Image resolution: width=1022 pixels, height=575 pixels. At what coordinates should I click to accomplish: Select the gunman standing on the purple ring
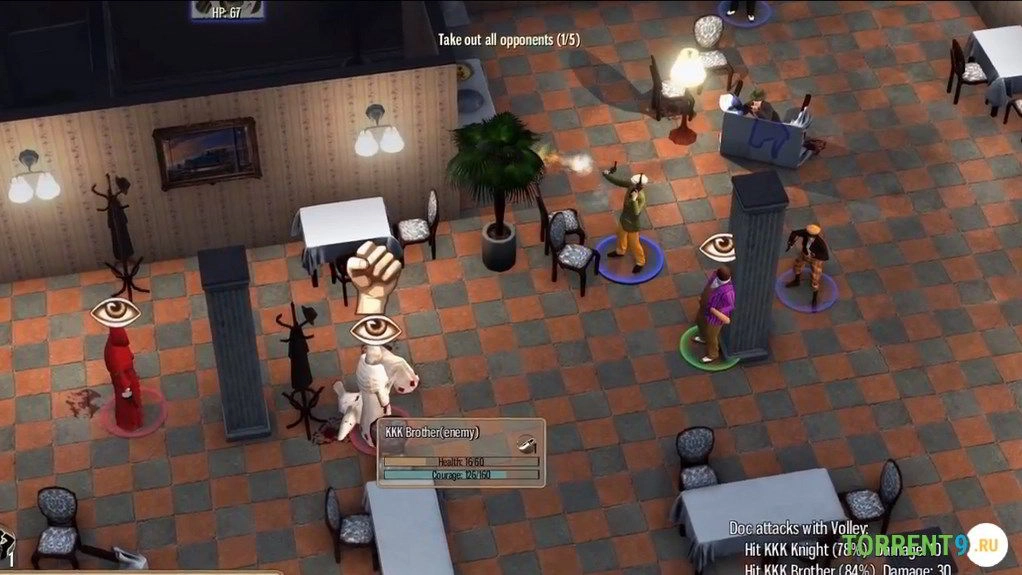806,260
